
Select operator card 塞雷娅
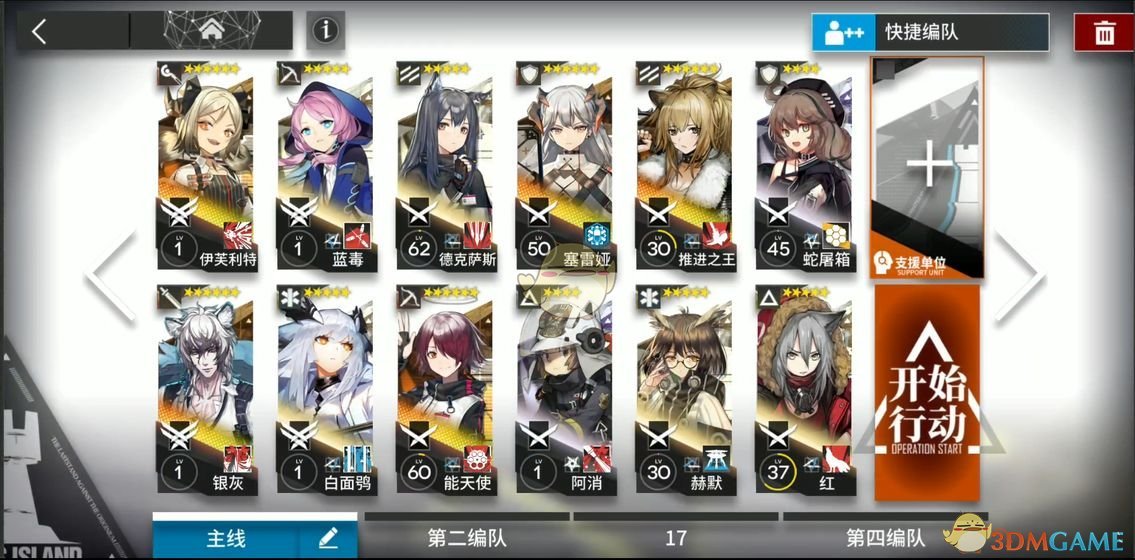pos(565,165)
